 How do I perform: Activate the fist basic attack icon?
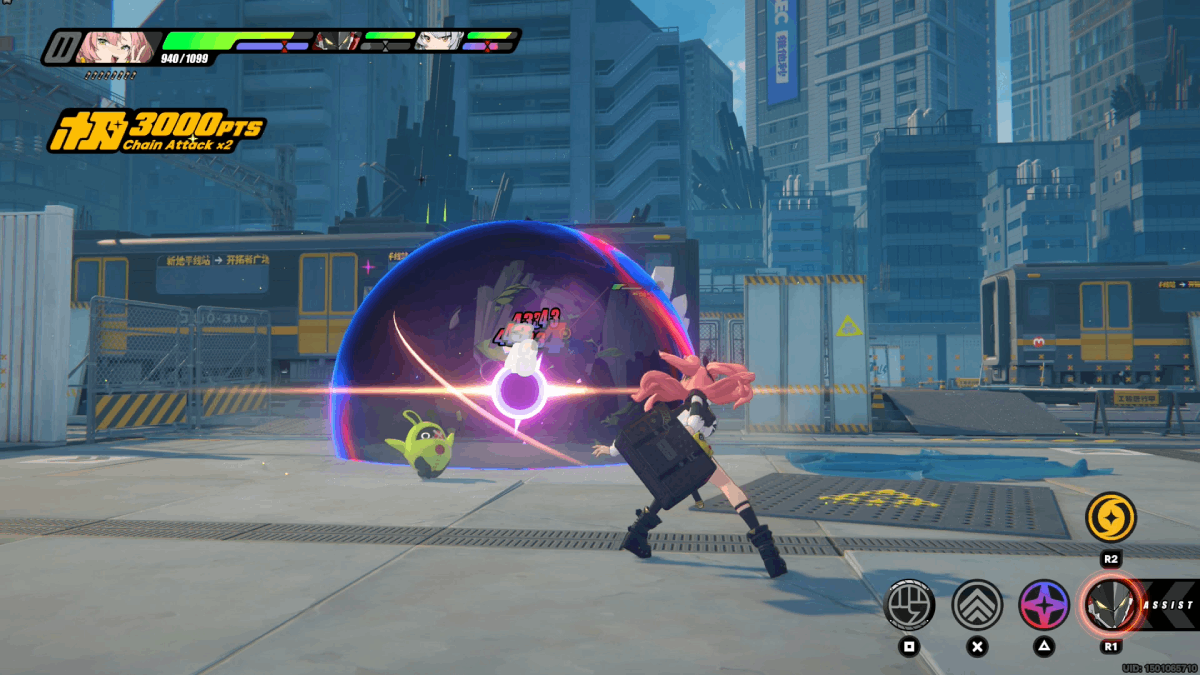(x=910, y=604)
